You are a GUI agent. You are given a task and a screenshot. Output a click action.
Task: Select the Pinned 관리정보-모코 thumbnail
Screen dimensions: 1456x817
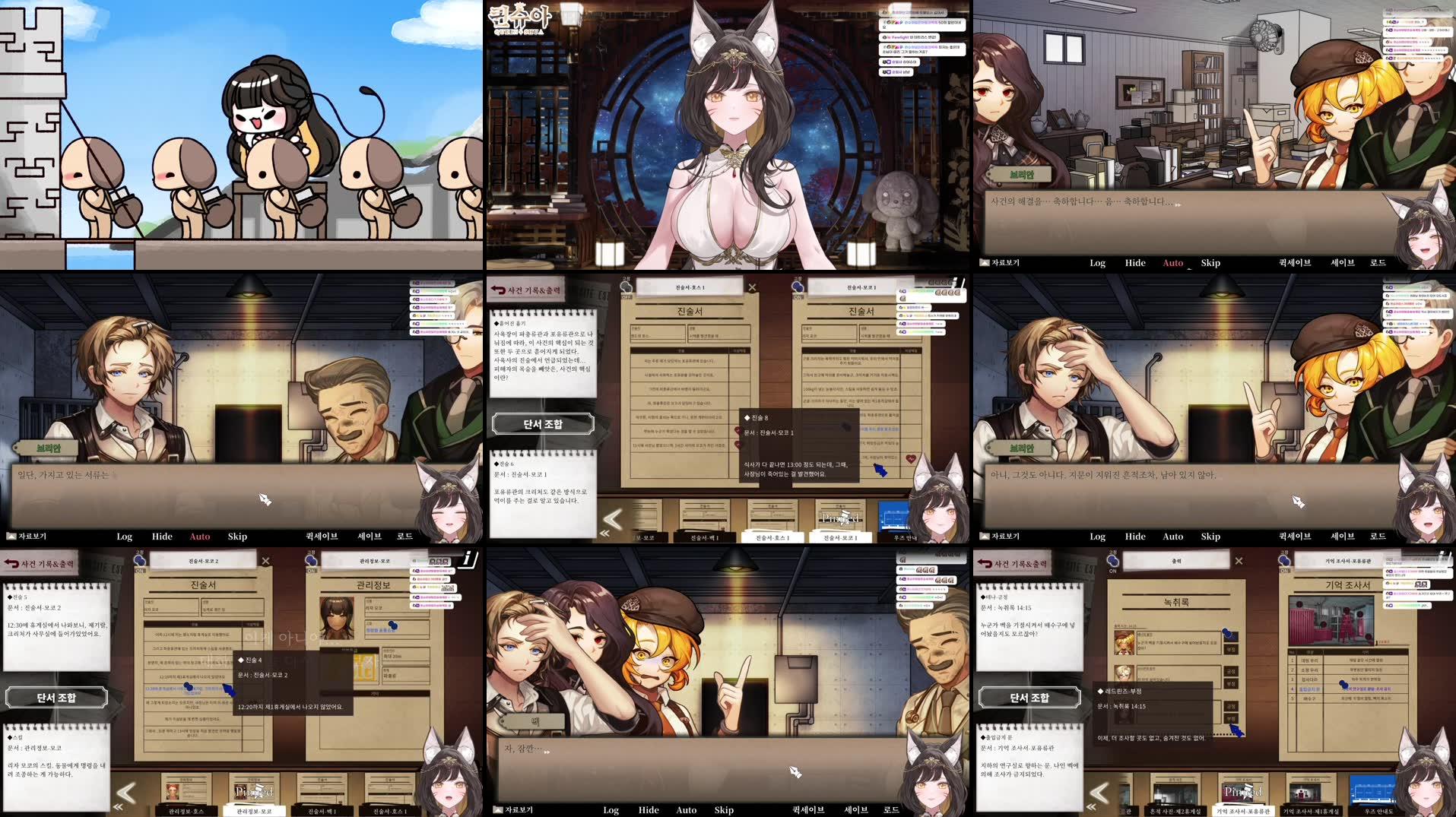click(x=253, y=790)
